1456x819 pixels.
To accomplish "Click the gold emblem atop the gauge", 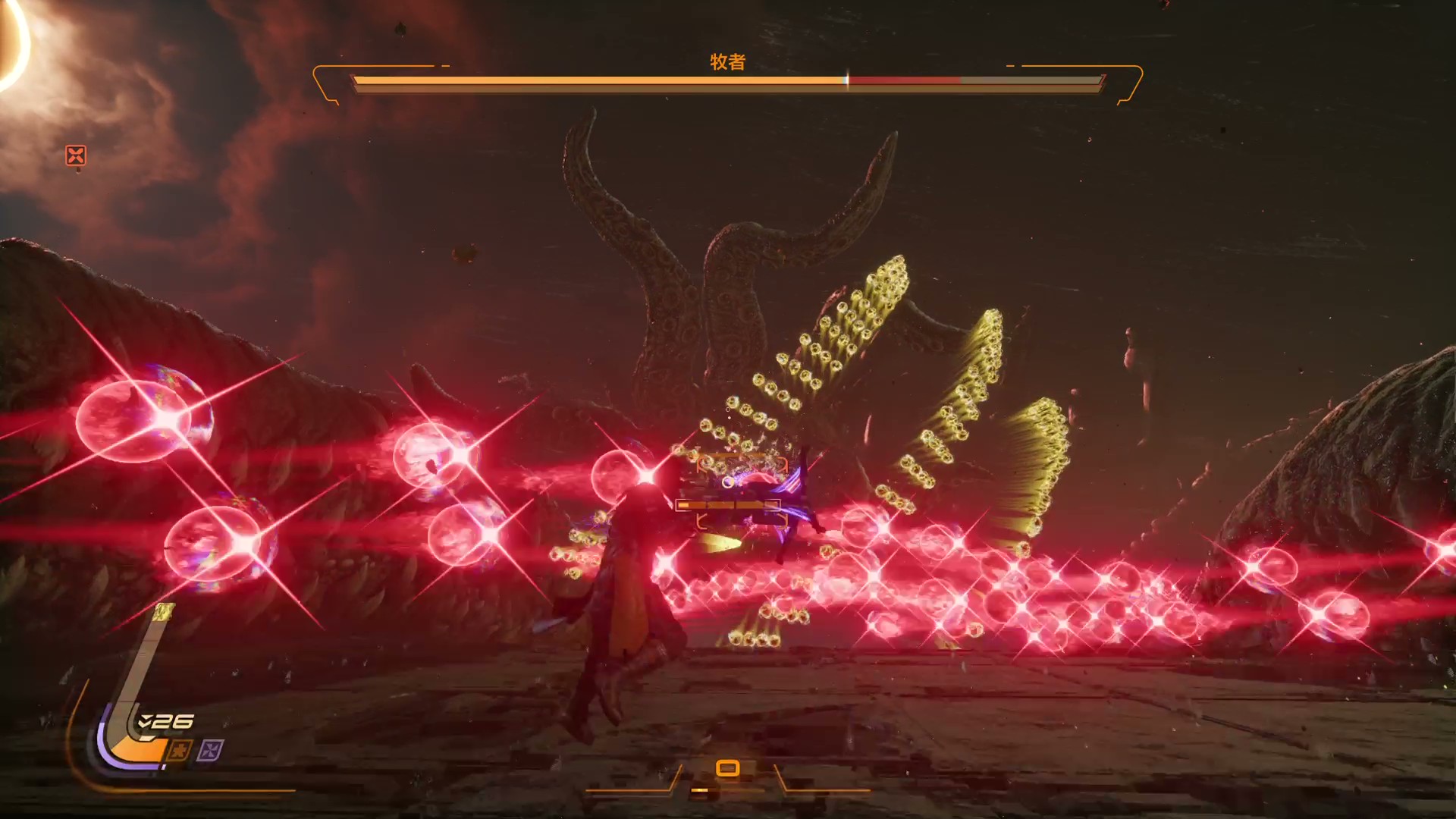I will point(164,611).
